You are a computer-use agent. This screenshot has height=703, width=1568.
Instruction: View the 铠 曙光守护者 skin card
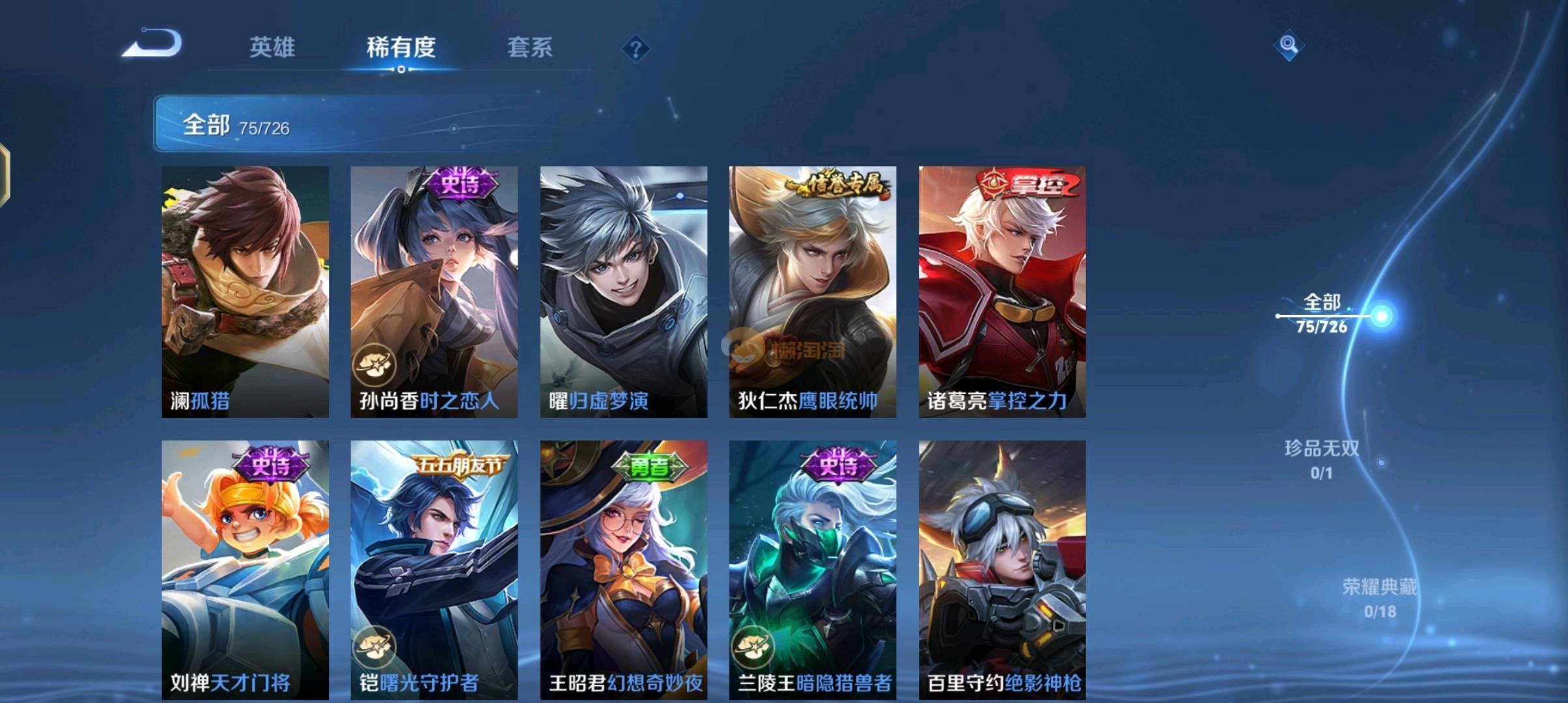(x=434, y=570)
